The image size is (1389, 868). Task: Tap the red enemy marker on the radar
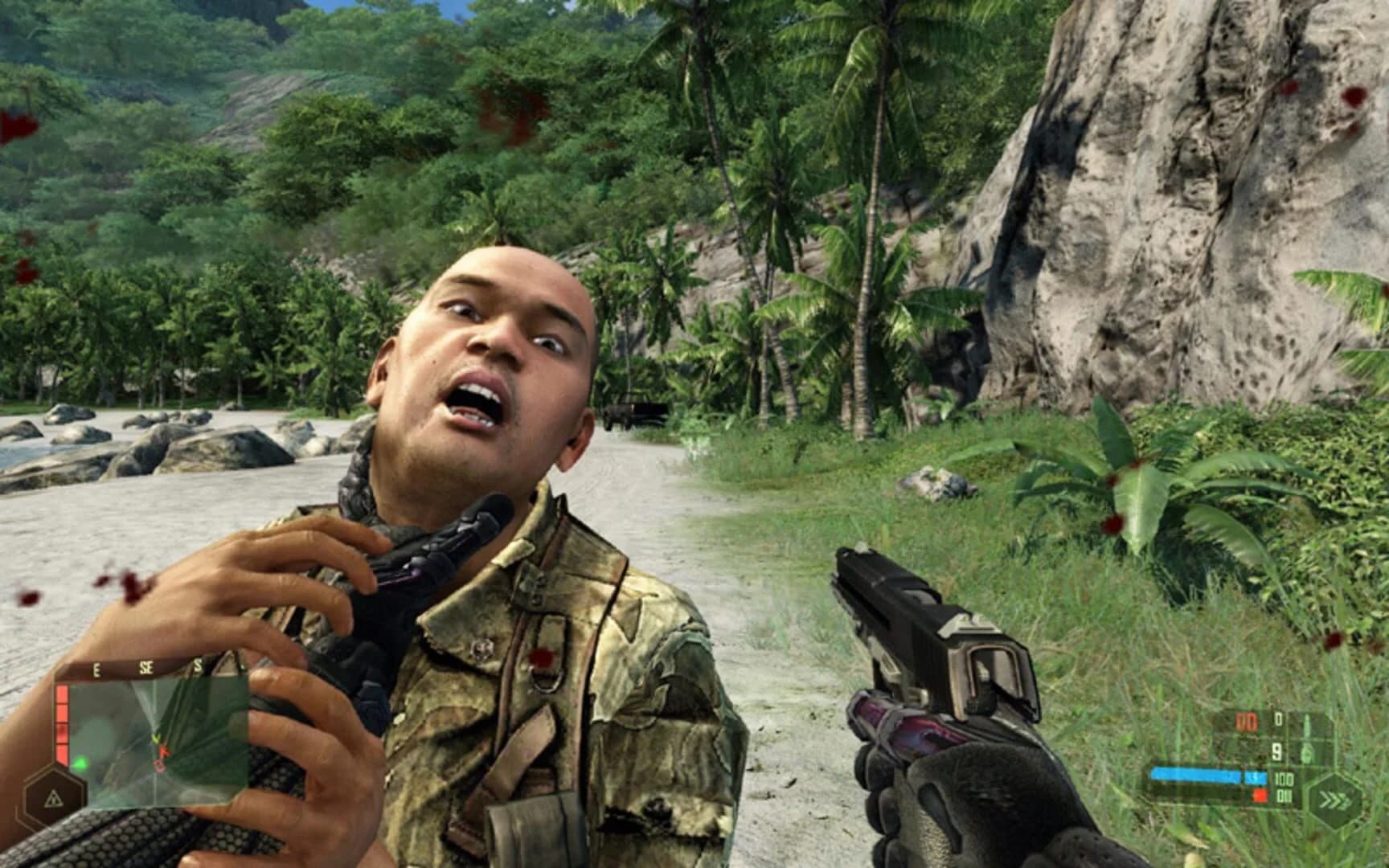[165, 751]
